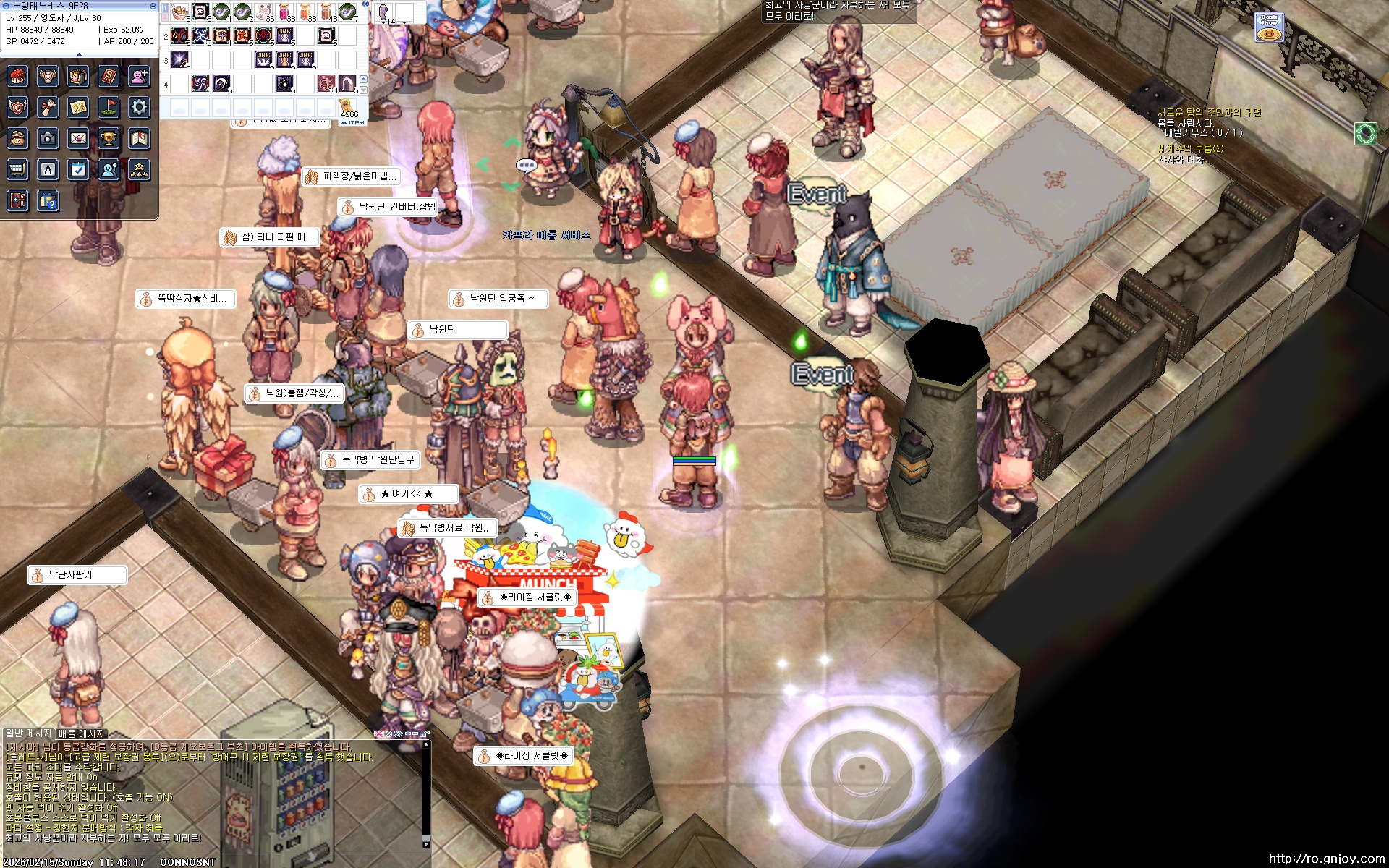
Task: Click the green circular-arrows refresh icon
Action: click(1365, 134)
